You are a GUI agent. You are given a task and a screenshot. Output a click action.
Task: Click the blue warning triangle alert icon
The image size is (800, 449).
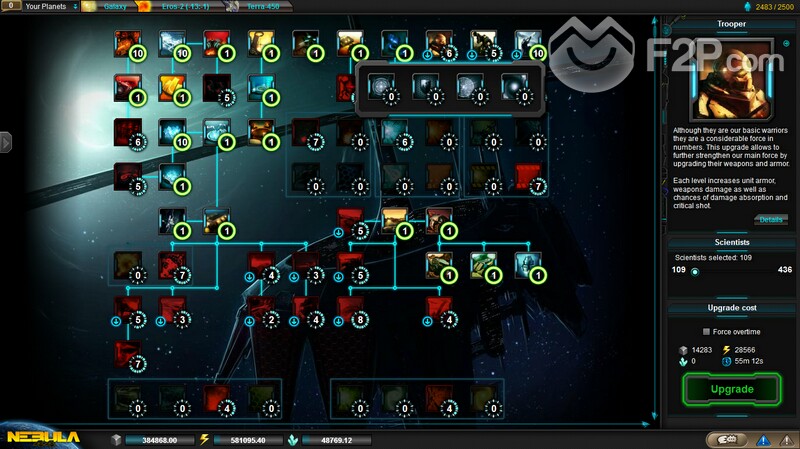click(763, 439)
